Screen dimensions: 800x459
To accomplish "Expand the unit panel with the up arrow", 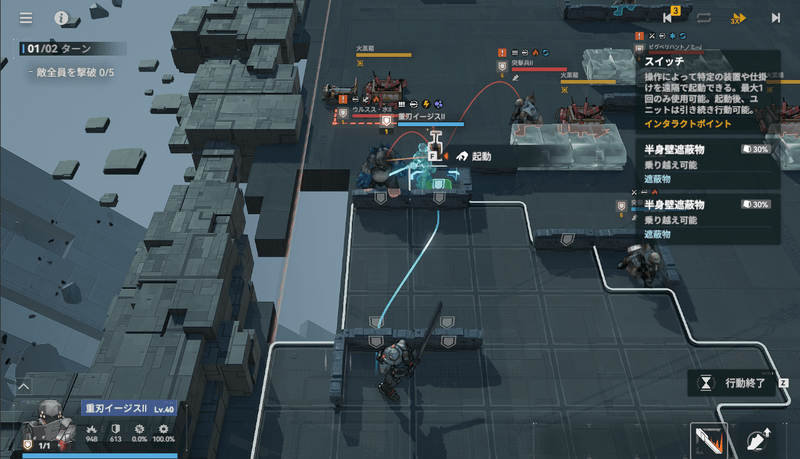I will pyautogui.click(x=24, y=385).
